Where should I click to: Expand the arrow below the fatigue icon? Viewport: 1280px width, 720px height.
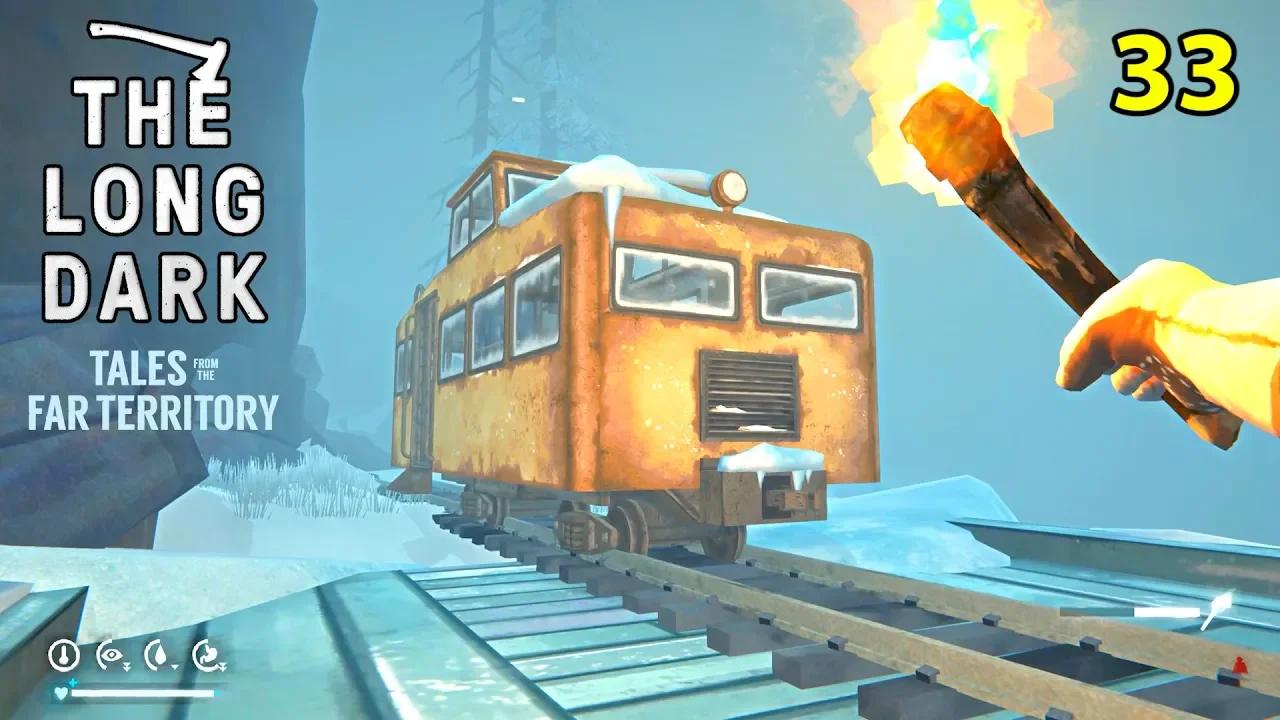pyautogui.click(x=127, y=666)
